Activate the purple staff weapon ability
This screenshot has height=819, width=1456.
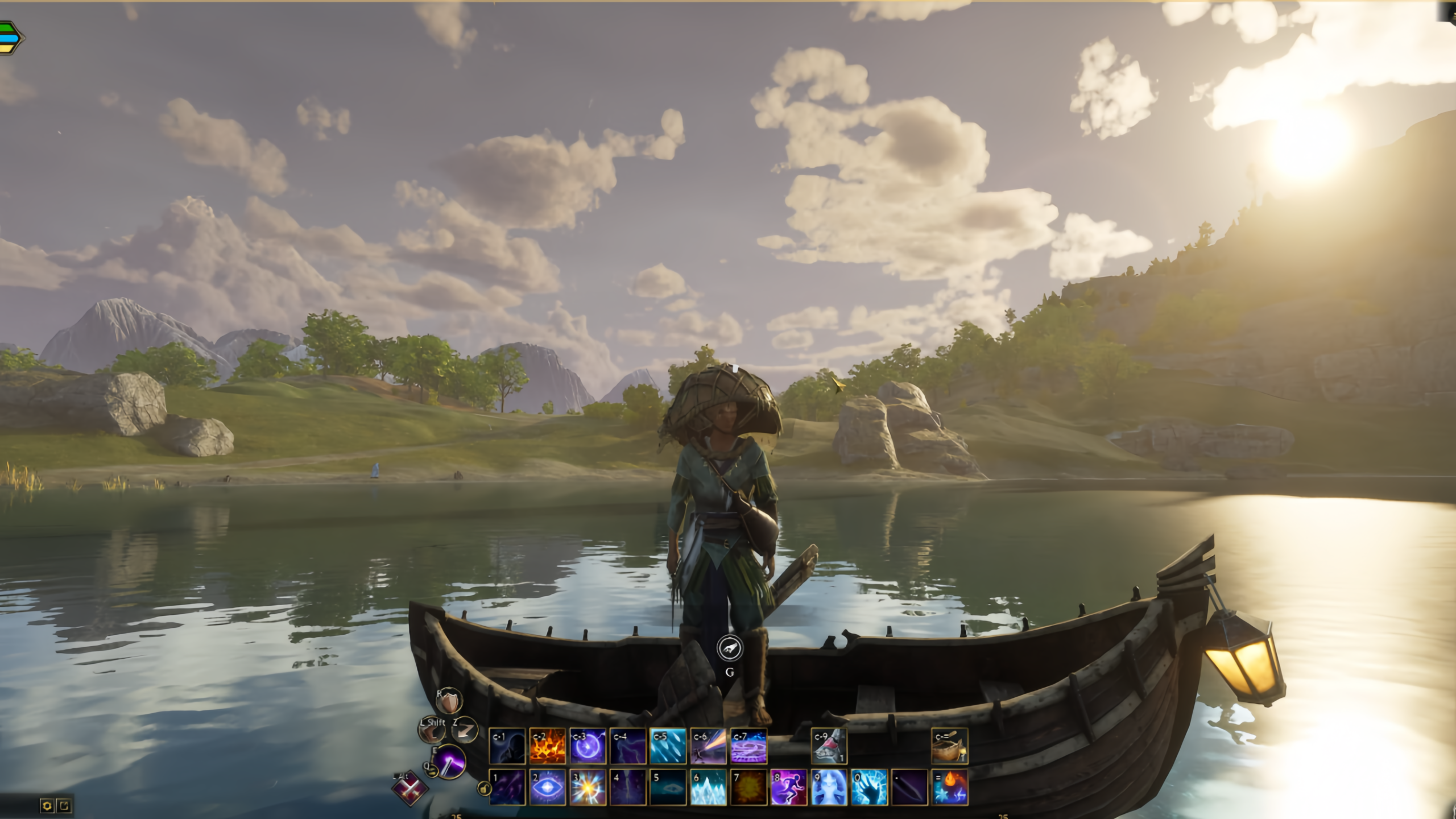click(x=449, y=761)
